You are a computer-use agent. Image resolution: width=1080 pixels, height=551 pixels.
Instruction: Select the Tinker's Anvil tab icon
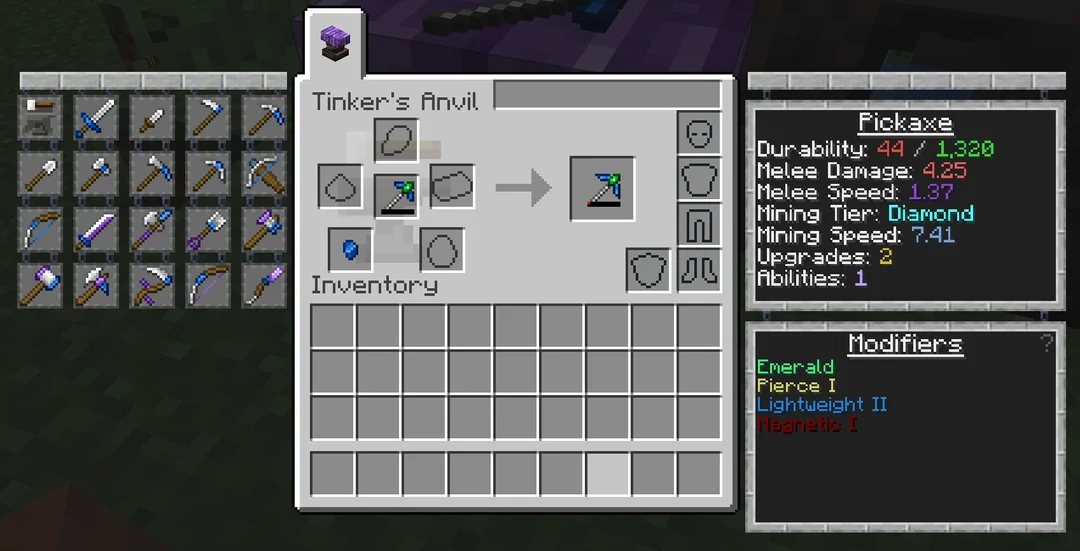333,44
